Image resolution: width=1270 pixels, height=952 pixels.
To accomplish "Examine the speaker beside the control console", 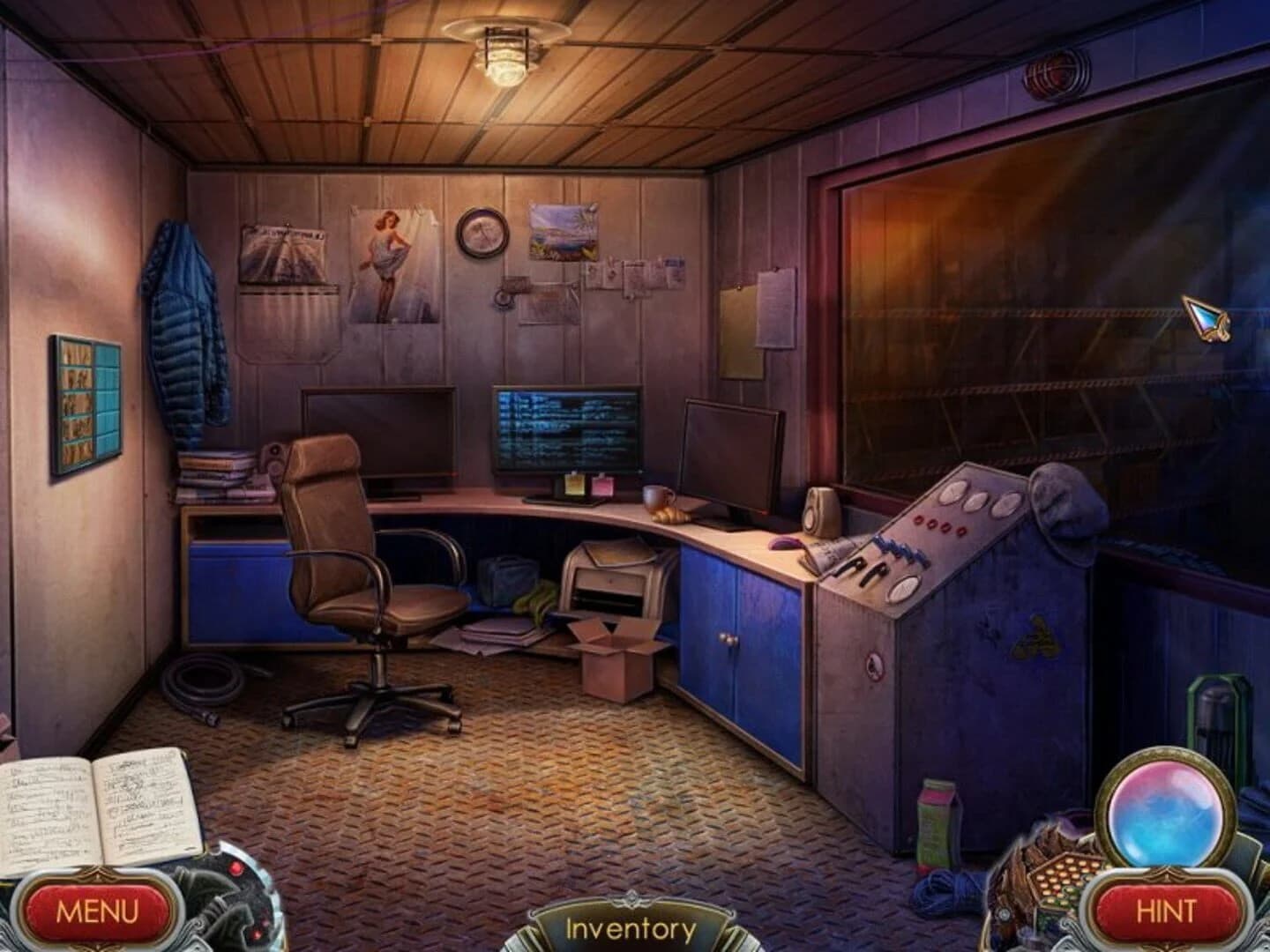I will tap(820, 511).
